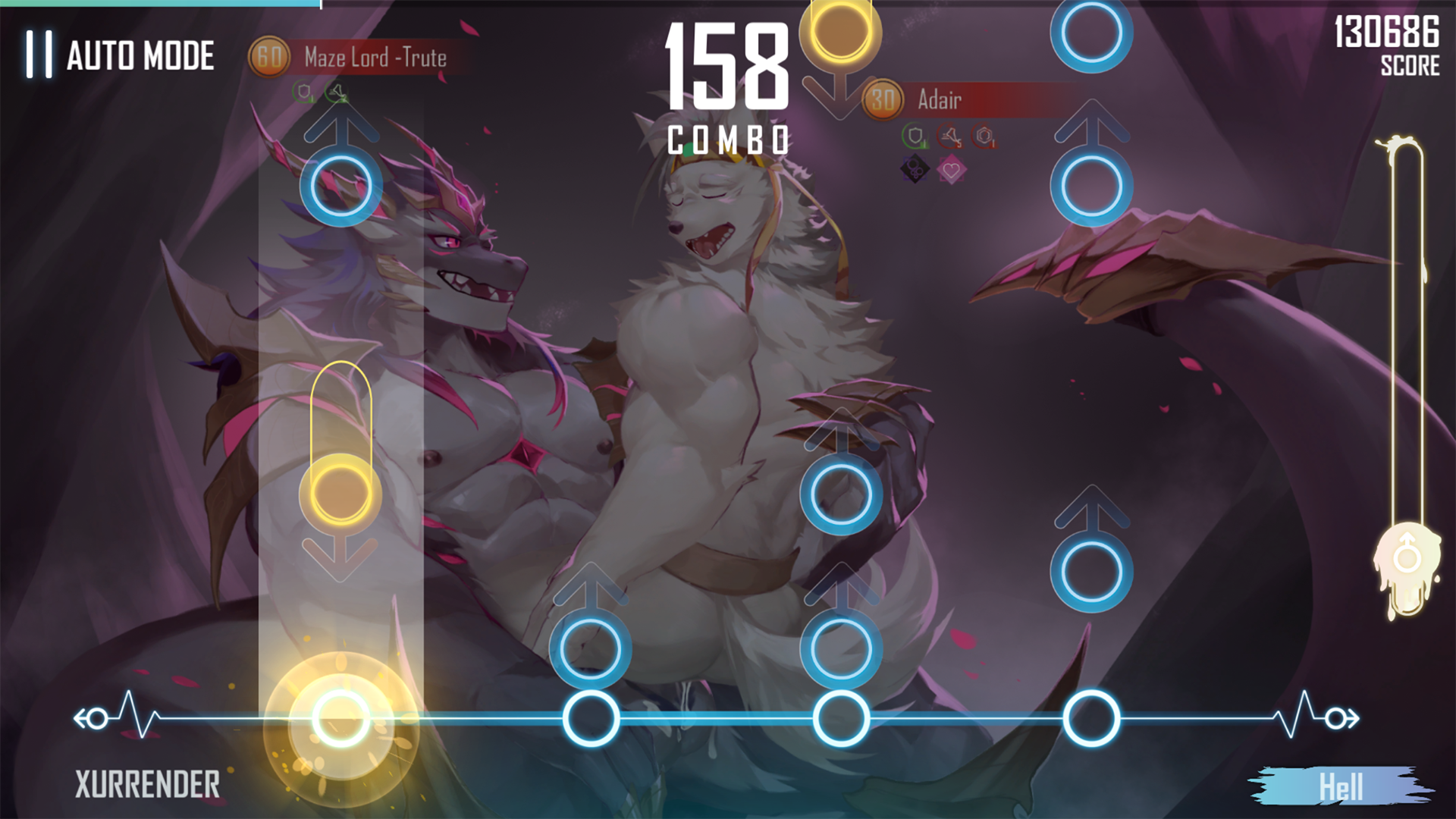Tap the glowing yellow hit circle
This screenshot has width=1456, height=819.
[x=340, y=718]
